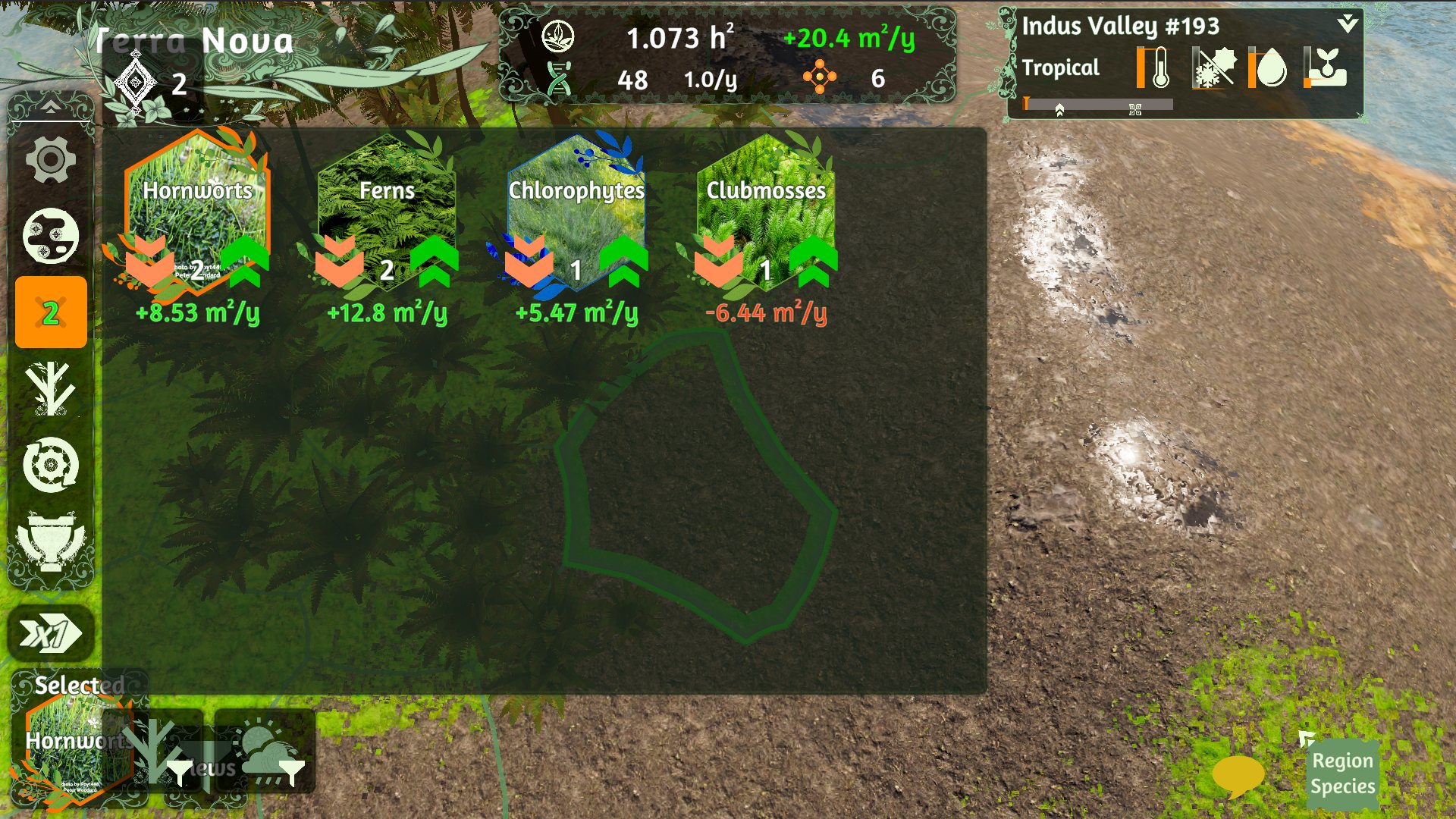
Task: Open the globe map icon in sidebar
Action: coord(50,237)
